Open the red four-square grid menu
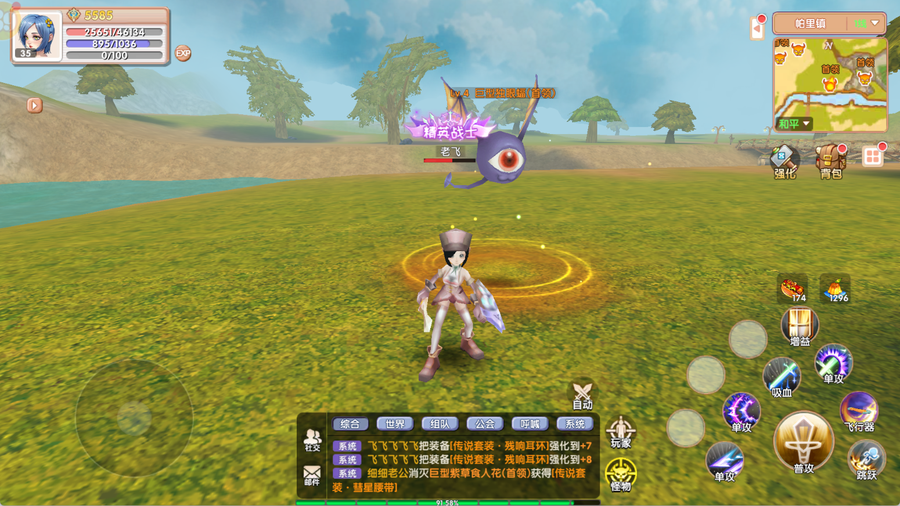 (x=873, y=156)
